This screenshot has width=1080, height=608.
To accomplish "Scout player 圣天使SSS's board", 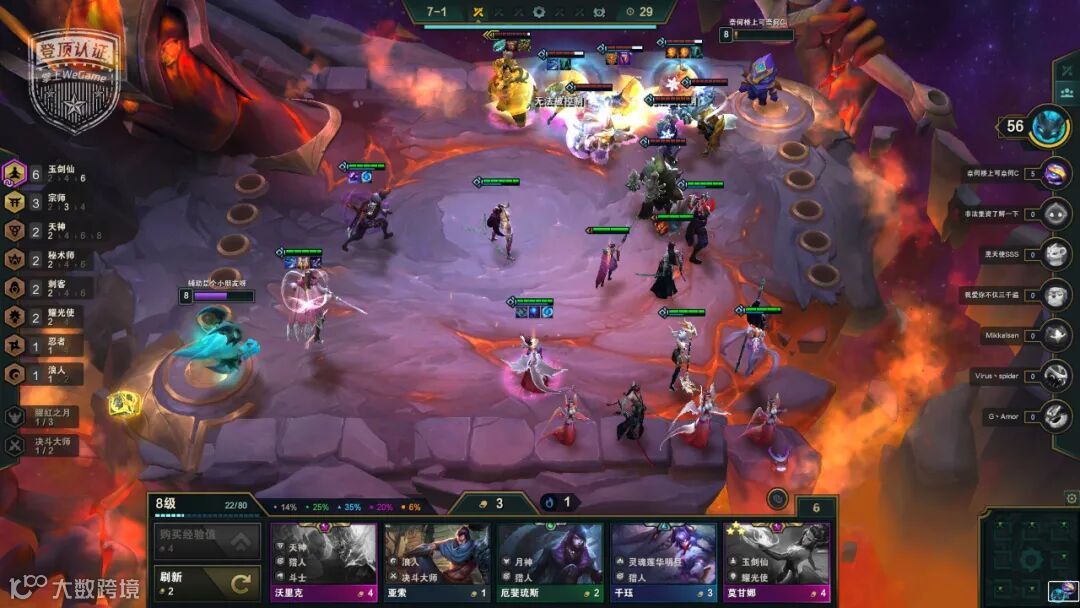I will [1054, 254].
